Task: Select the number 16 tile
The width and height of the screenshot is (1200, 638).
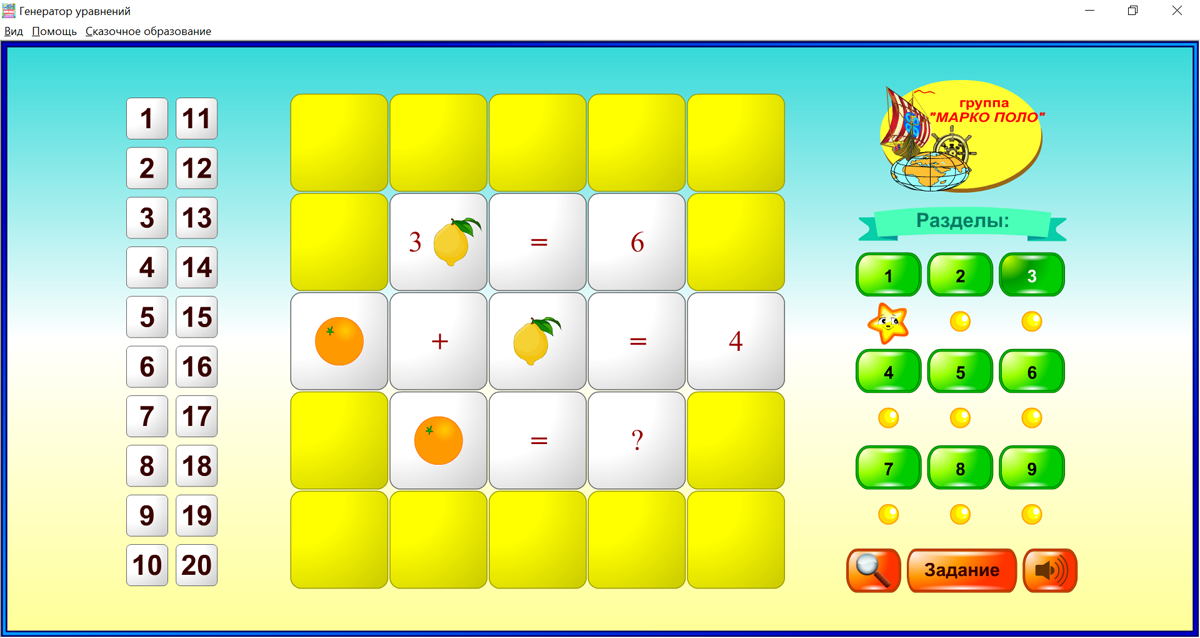Action: pyautogui.click(x=197, y=367)
